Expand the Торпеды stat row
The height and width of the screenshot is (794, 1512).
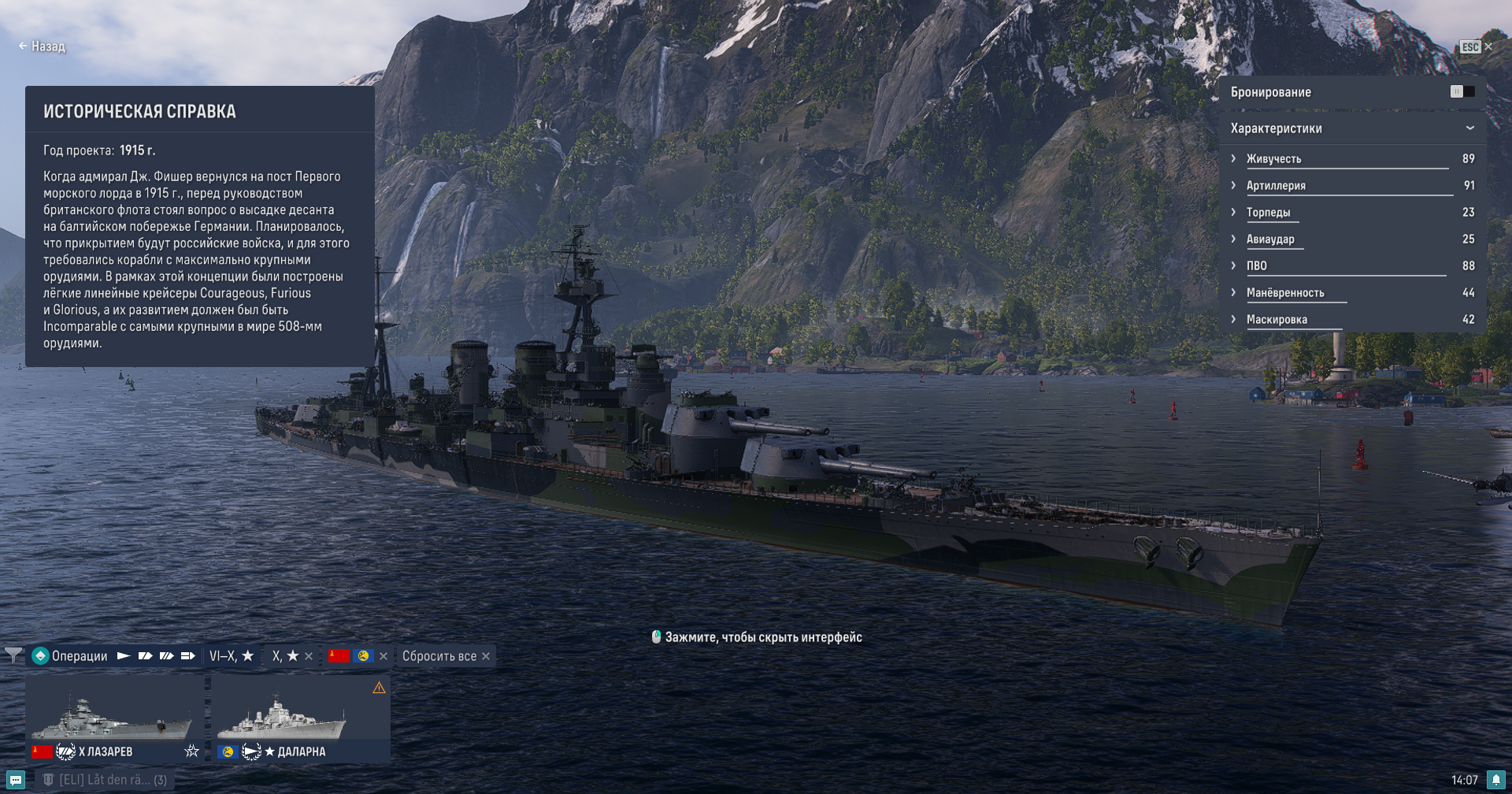point(1233,212)
